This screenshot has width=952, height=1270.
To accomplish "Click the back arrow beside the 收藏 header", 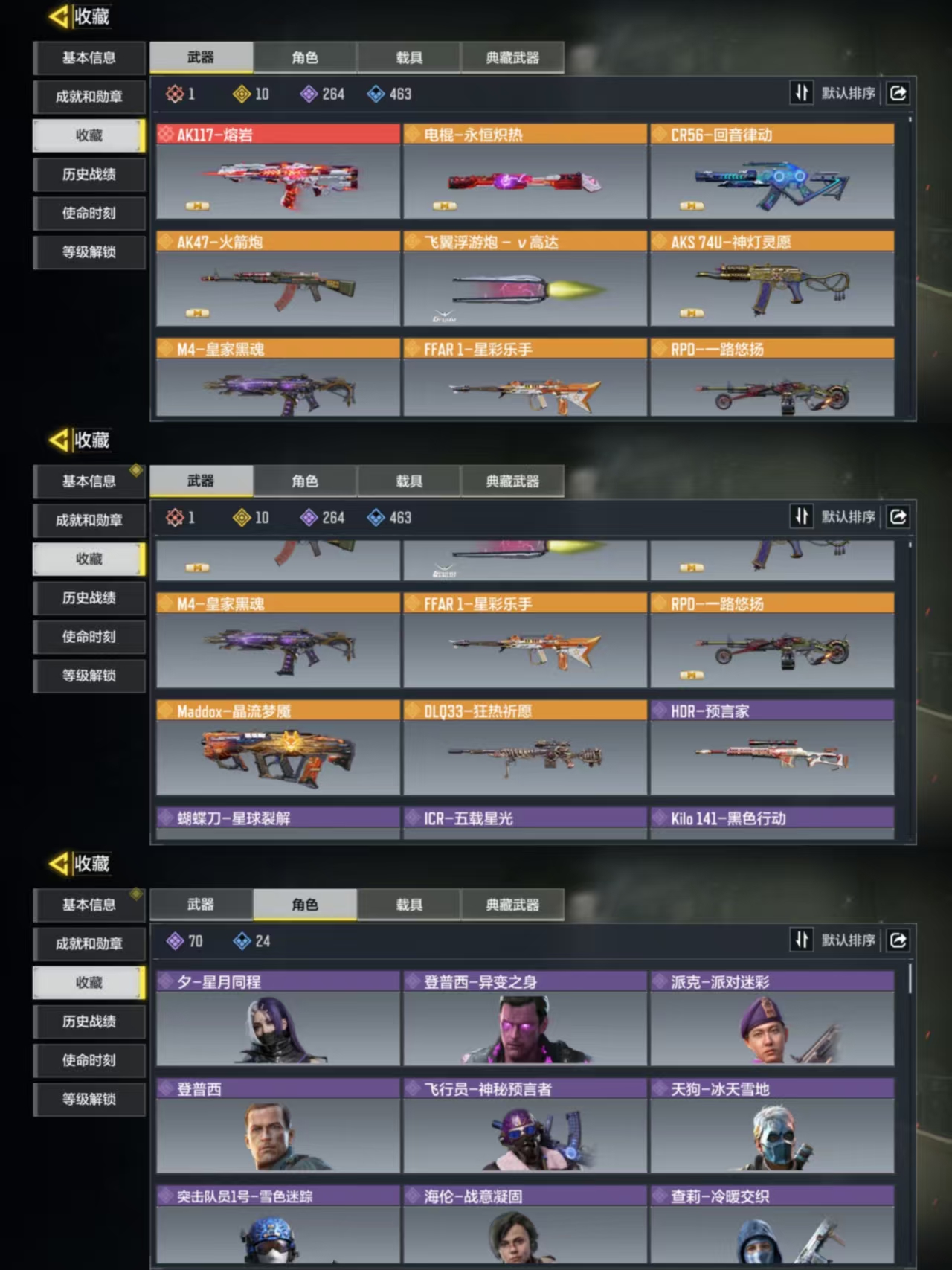I will point(58,16).
